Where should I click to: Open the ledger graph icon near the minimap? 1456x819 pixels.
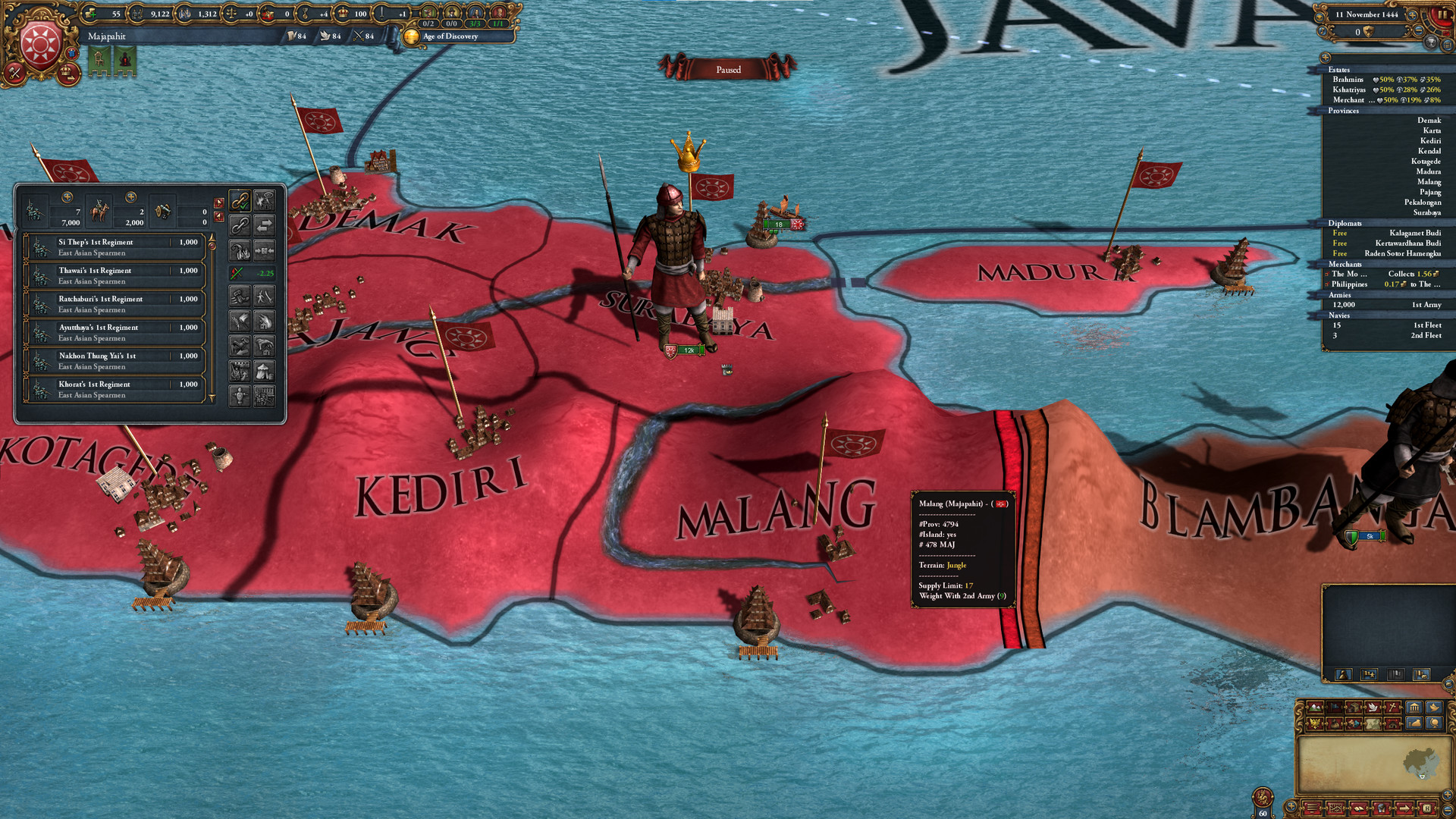1335,808
